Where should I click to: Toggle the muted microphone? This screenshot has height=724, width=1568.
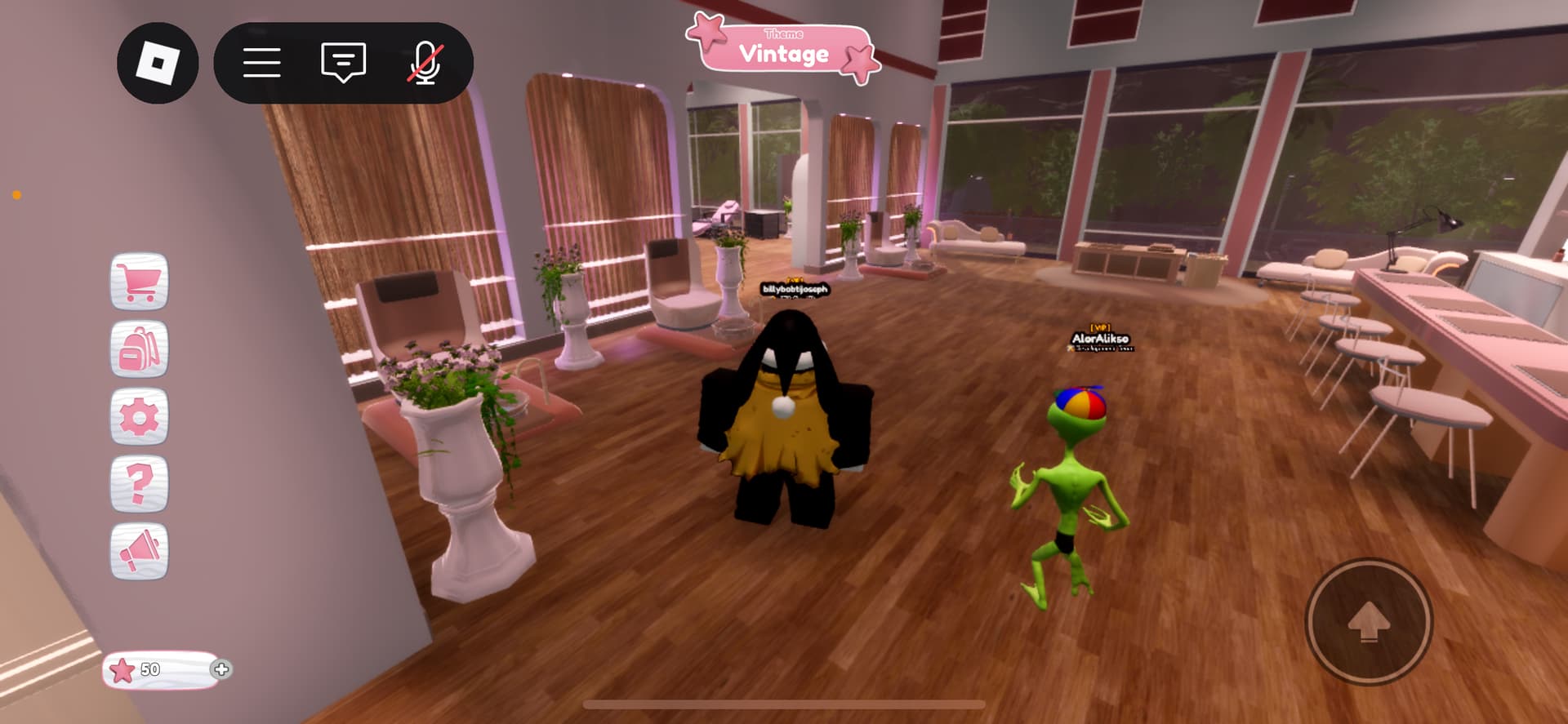coord(425,63)
